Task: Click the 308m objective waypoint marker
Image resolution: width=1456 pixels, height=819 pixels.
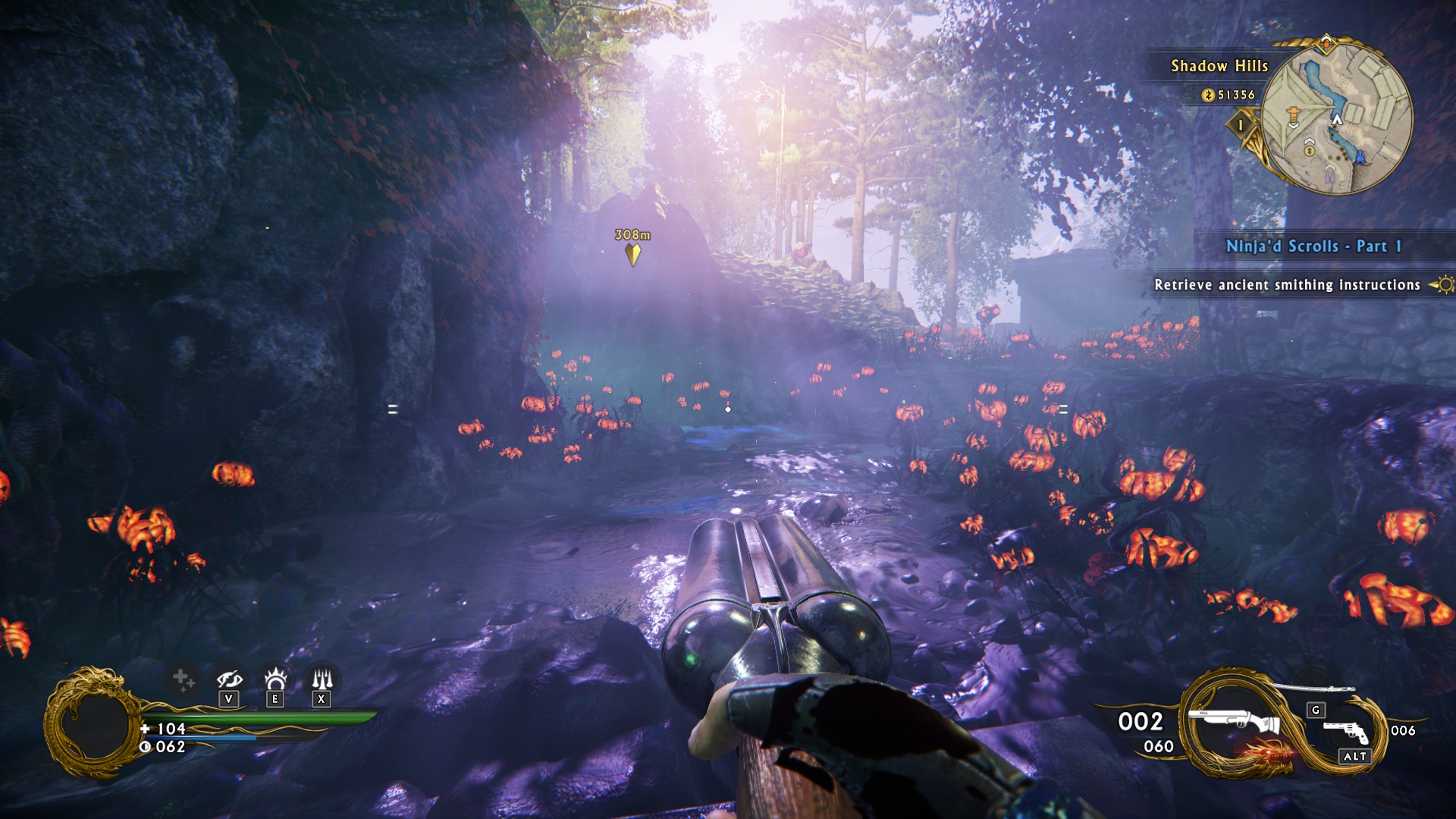Action: pos(632,253)
